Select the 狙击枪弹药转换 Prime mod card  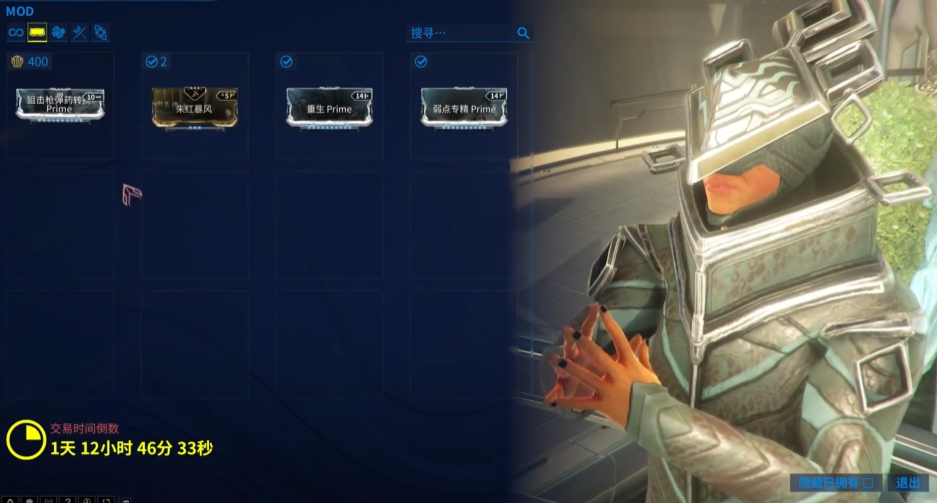point(61,106)
